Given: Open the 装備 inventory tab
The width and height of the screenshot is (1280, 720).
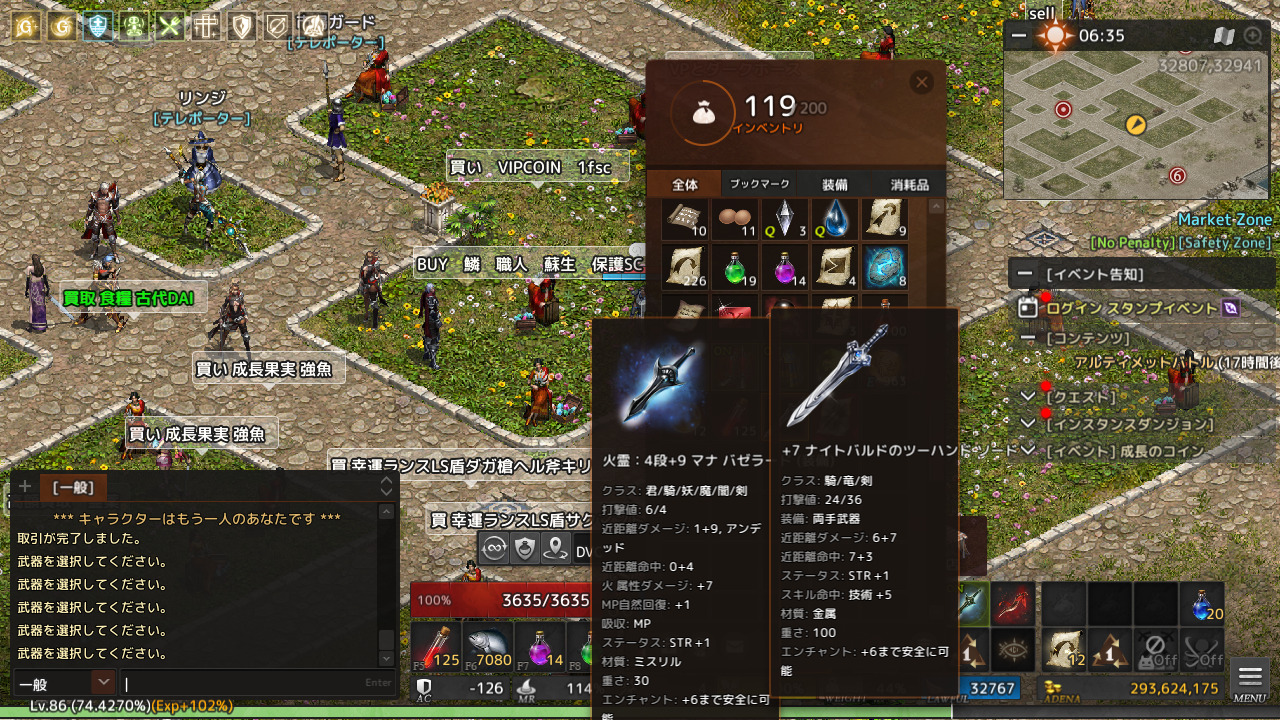Looking at the screenshot, I should 835,184.
